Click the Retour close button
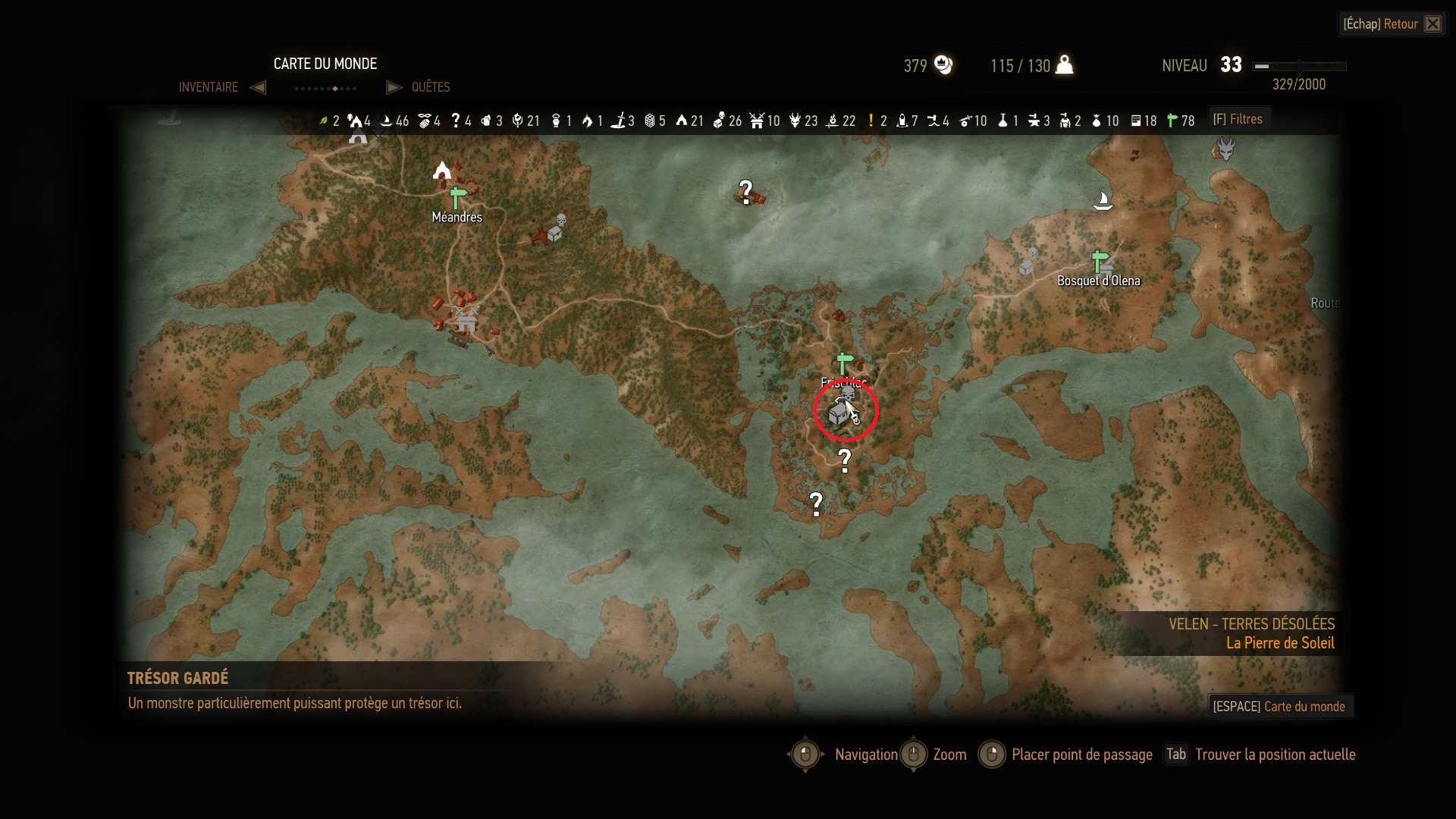The width and height of the screenshot is (1456, 819). 1432,24
